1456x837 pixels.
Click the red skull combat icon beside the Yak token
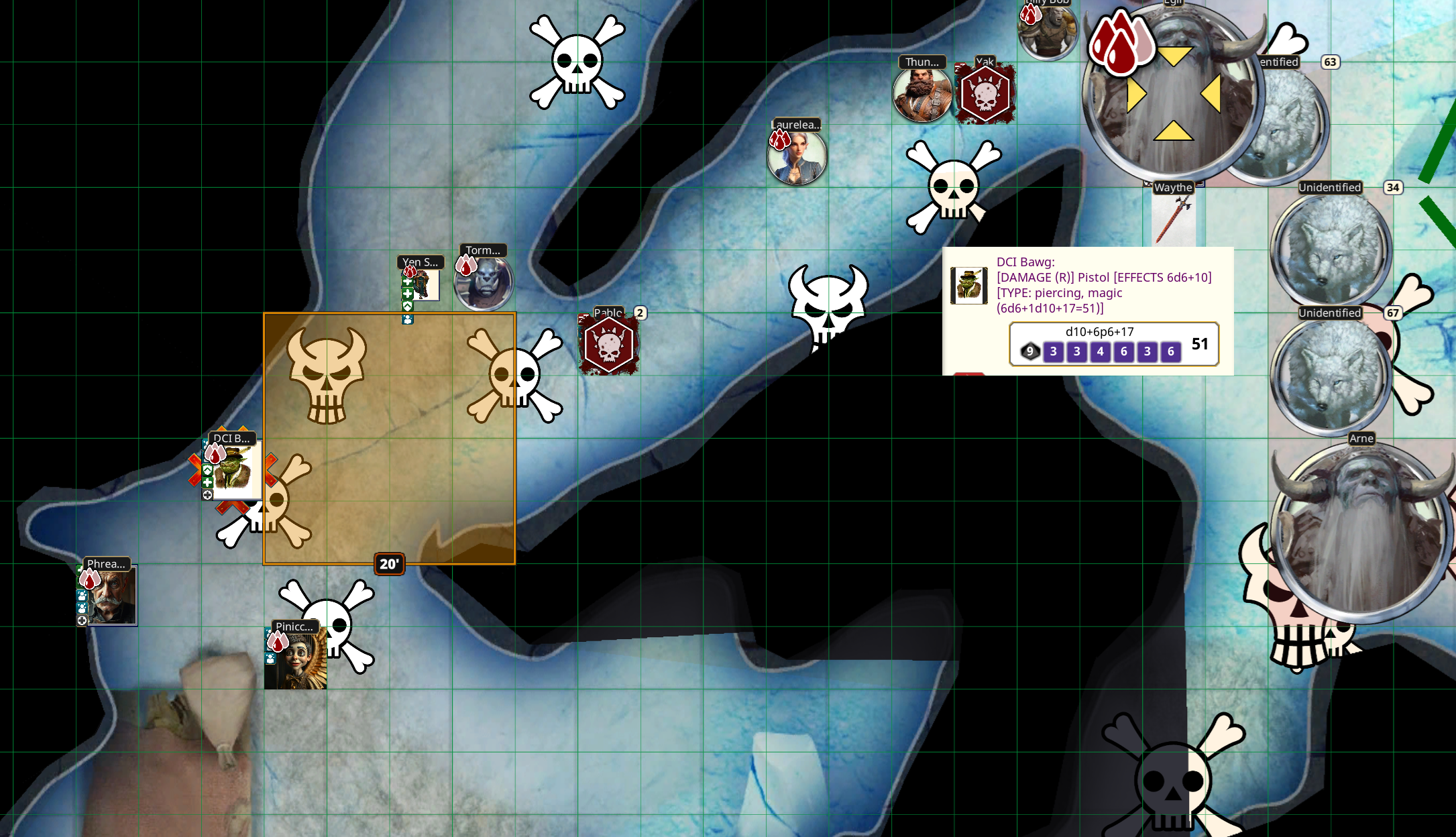[x=984, y=94]
